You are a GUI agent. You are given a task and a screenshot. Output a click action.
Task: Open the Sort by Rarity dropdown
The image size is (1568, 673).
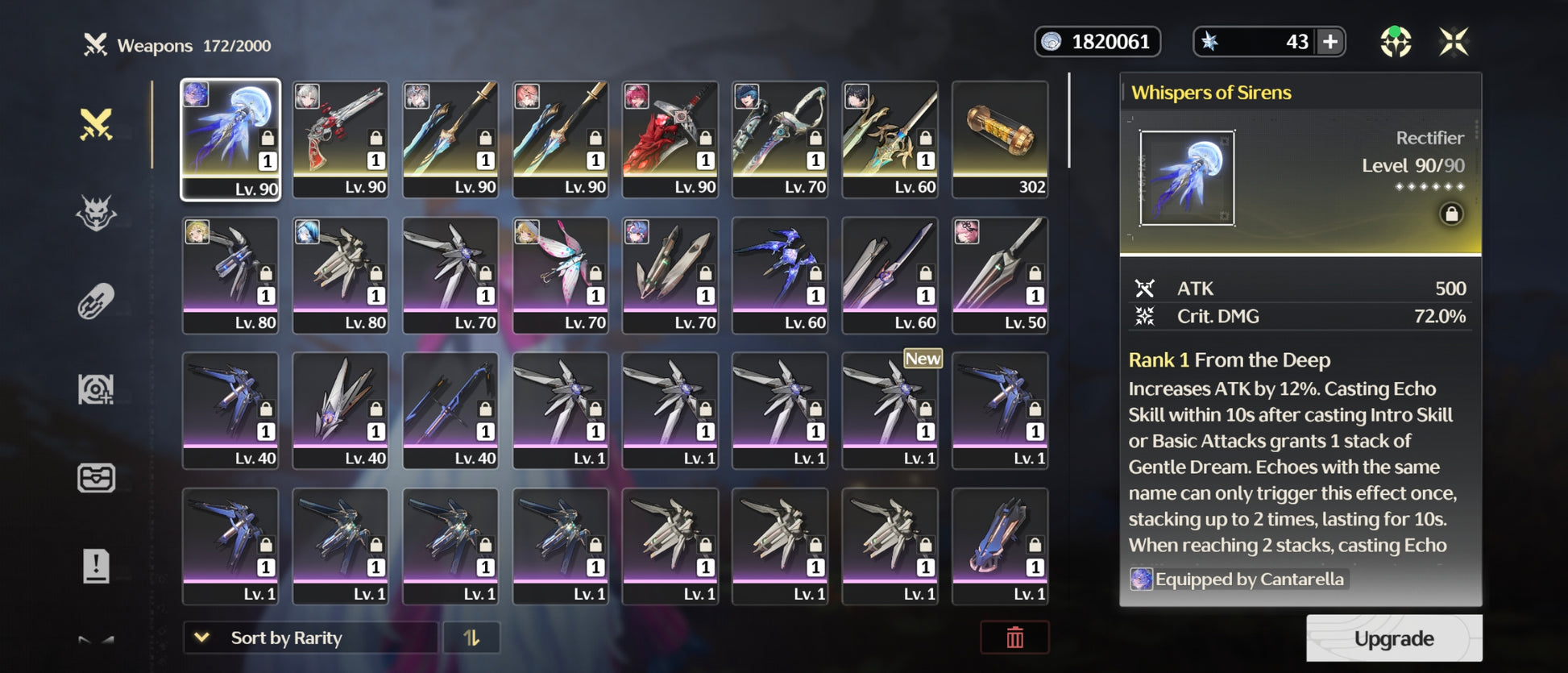coord(309,638)
